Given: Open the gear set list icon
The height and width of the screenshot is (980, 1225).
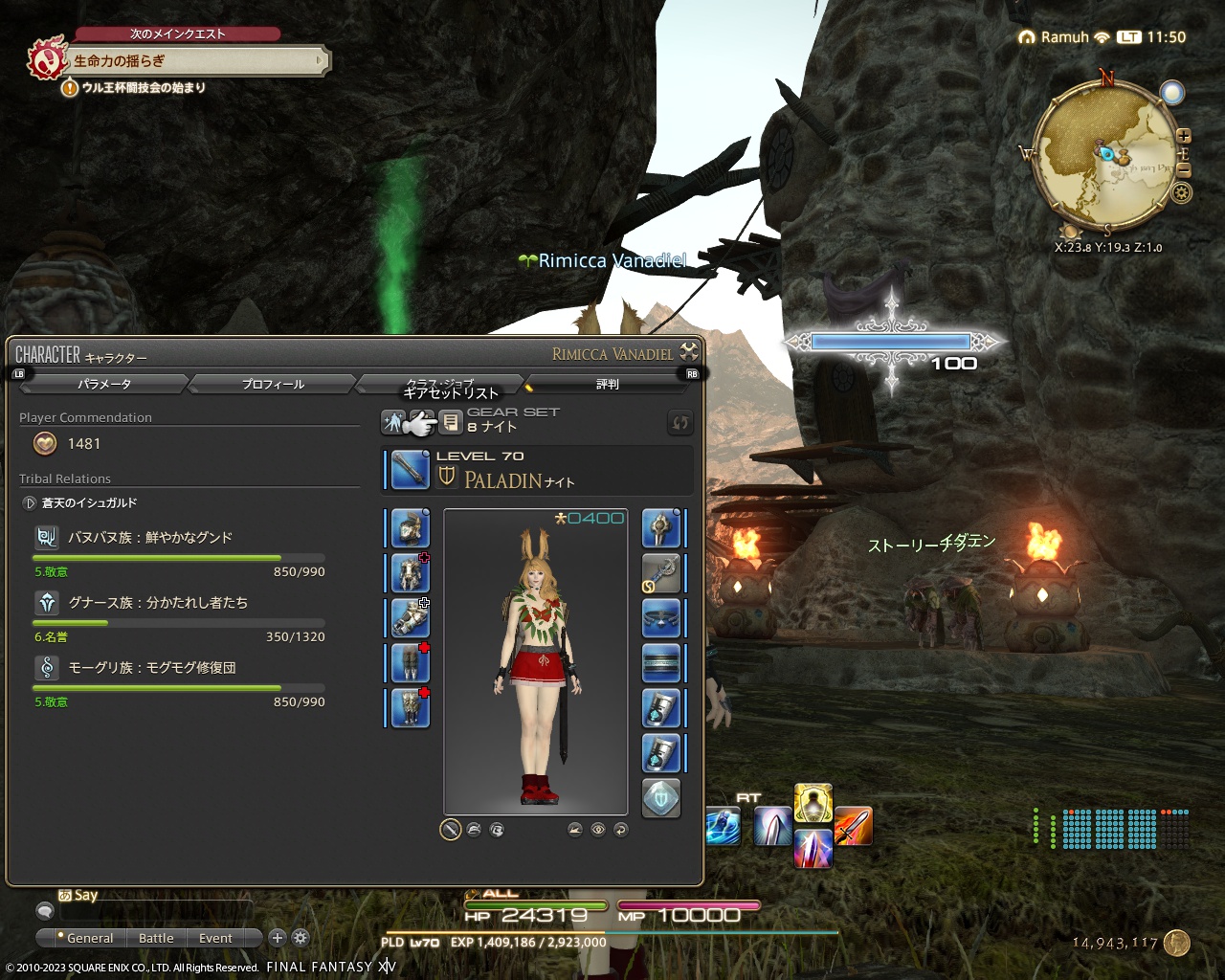Looking at the screenshot, I should click(451, 422).
